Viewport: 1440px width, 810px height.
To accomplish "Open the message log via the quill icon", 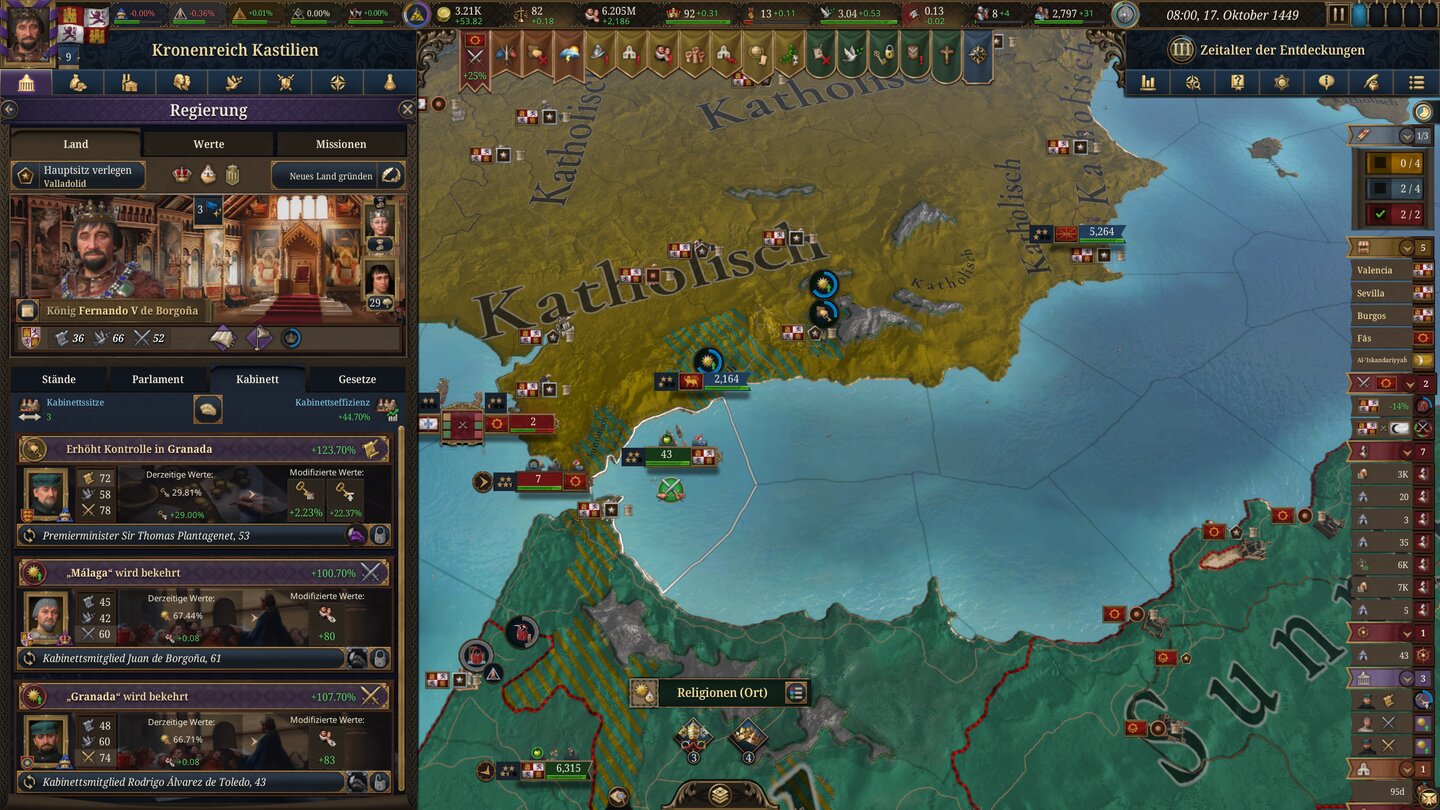I will [1372, 83].
